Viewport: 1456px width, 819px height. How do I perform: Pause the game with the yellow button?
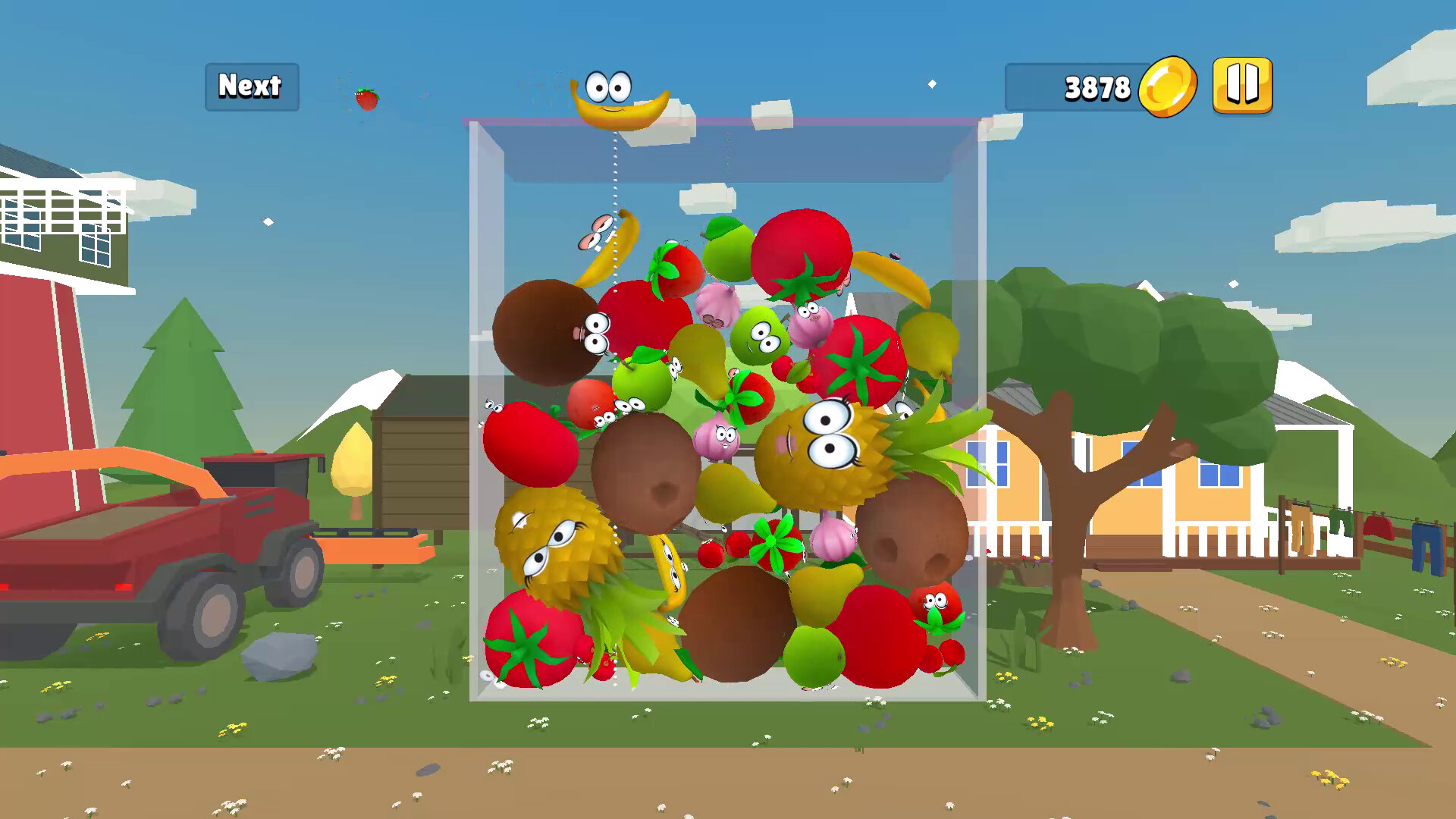pos(1242,86)
